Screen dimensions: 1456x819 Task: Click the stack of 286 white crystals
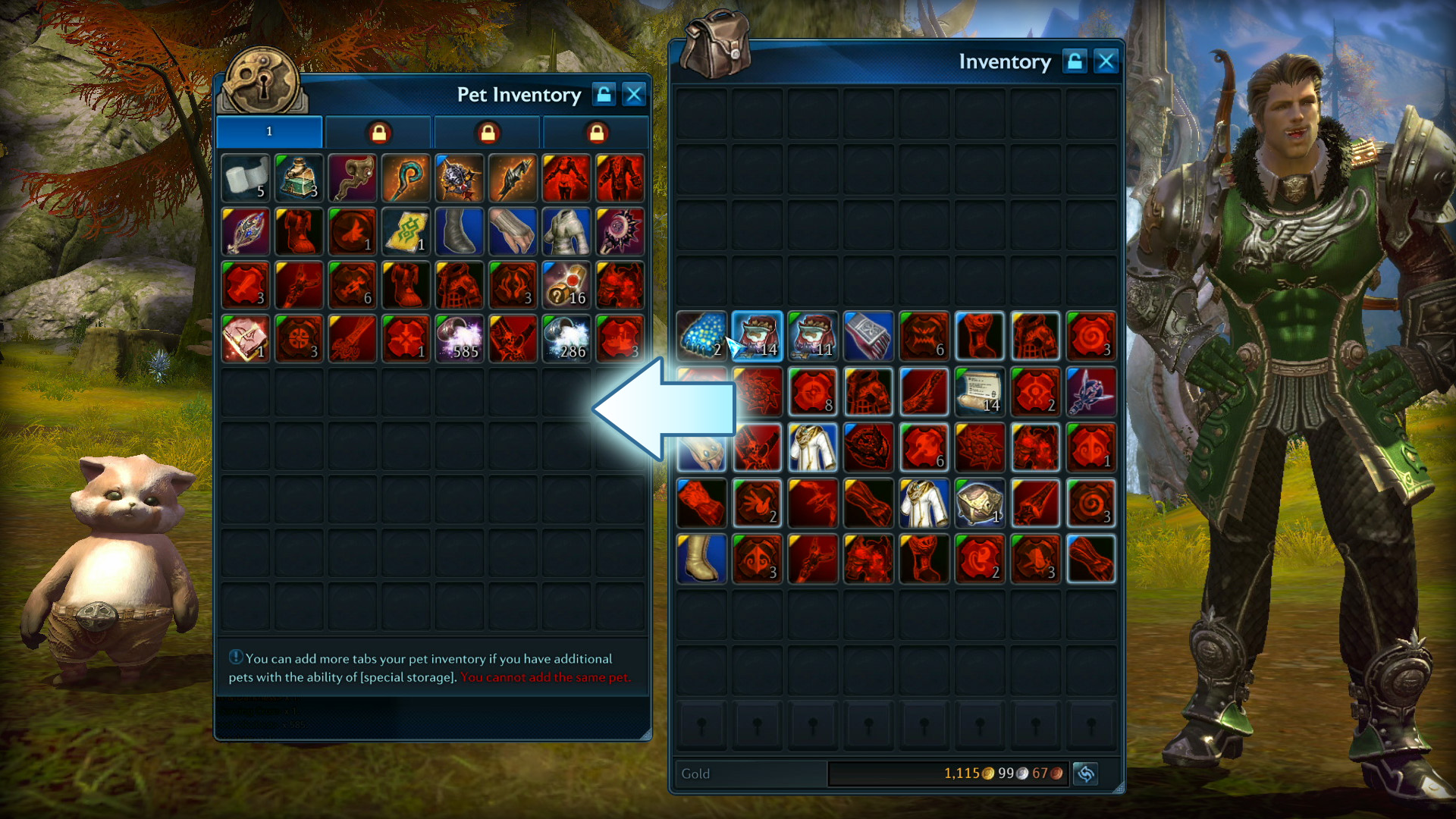566,338
